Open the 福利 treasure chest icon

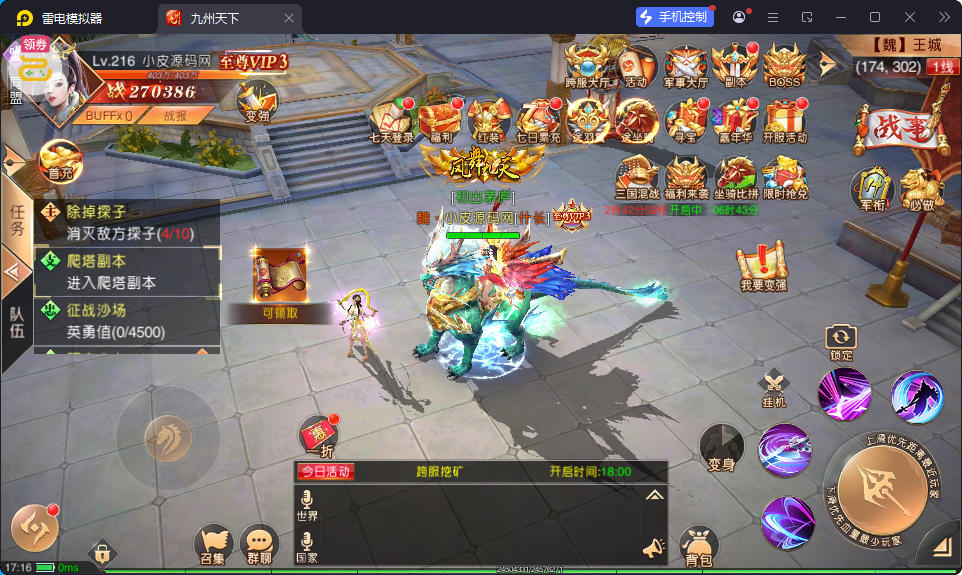point(440,121)
